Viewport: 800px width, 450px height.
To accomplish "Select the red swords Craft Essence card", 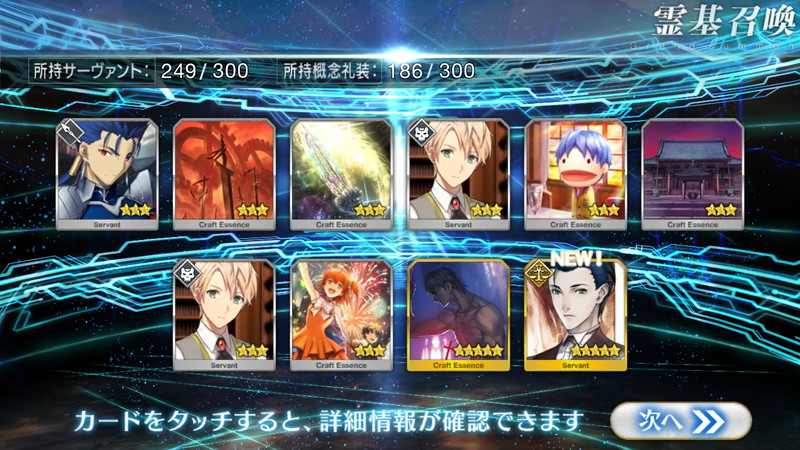I will [x=224, y=174].
